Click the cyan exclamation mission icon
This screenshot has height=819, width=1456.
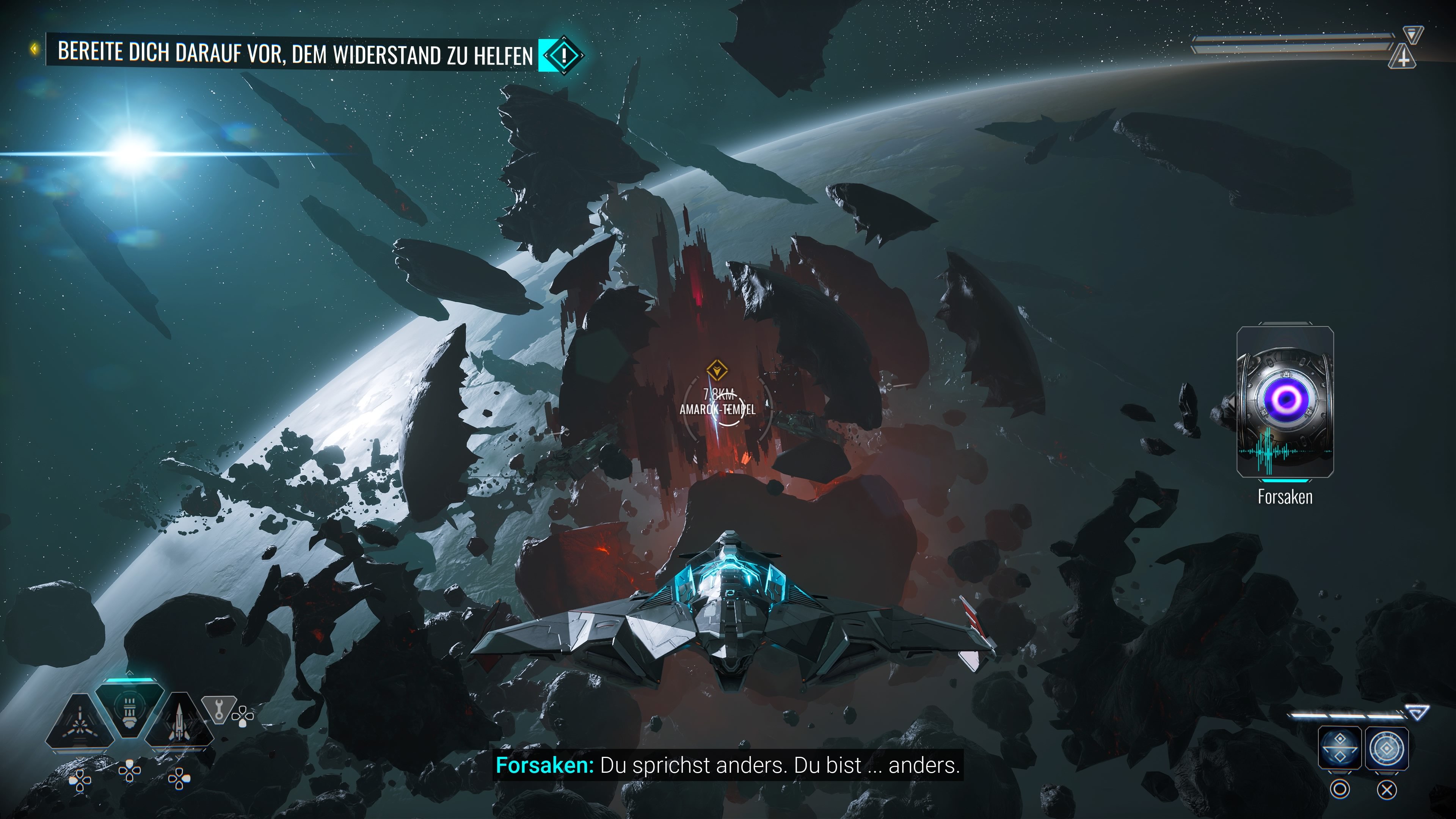coord(563,55)
